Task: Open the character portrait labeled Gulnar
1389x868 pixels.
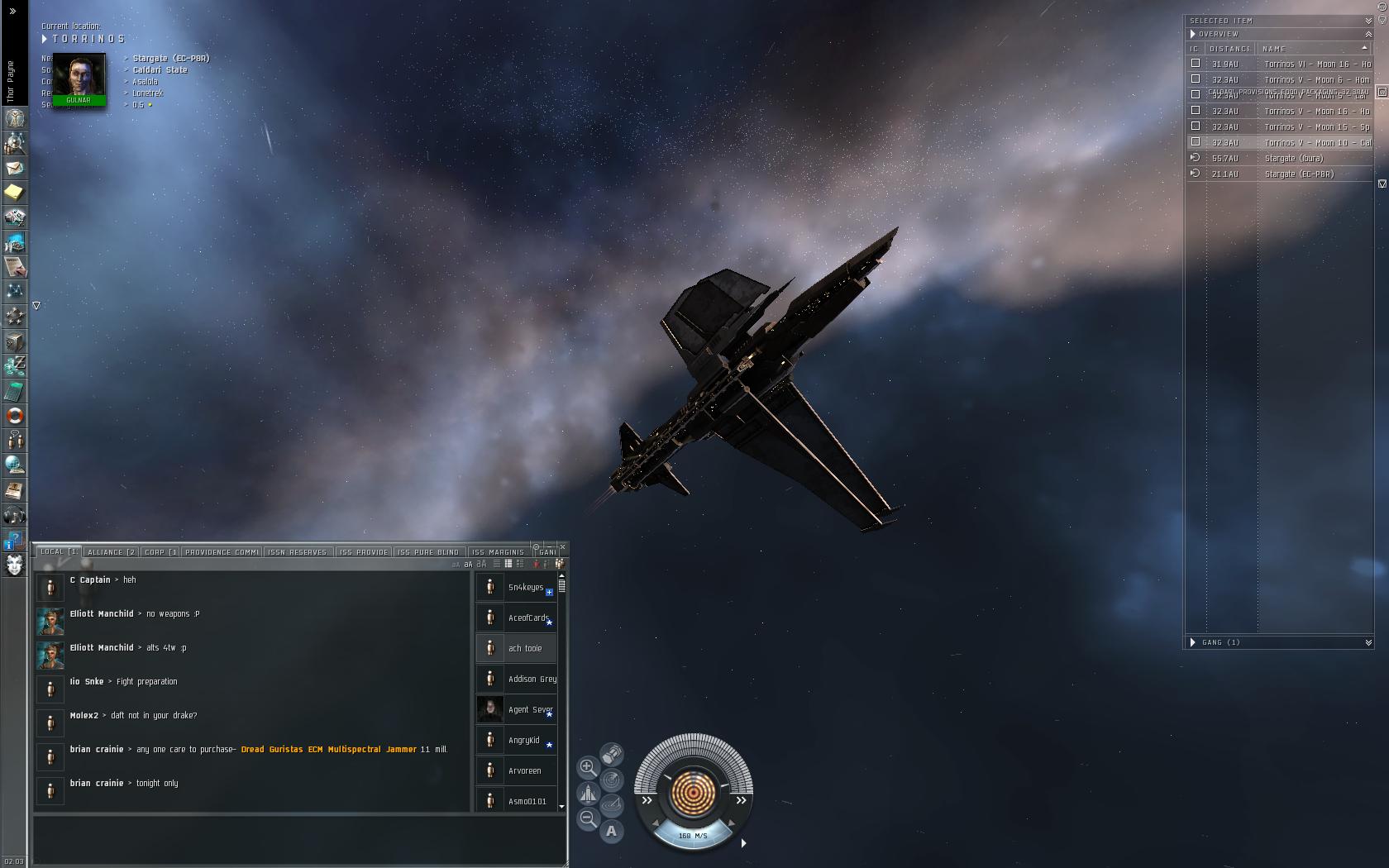Action: point(79,79)
